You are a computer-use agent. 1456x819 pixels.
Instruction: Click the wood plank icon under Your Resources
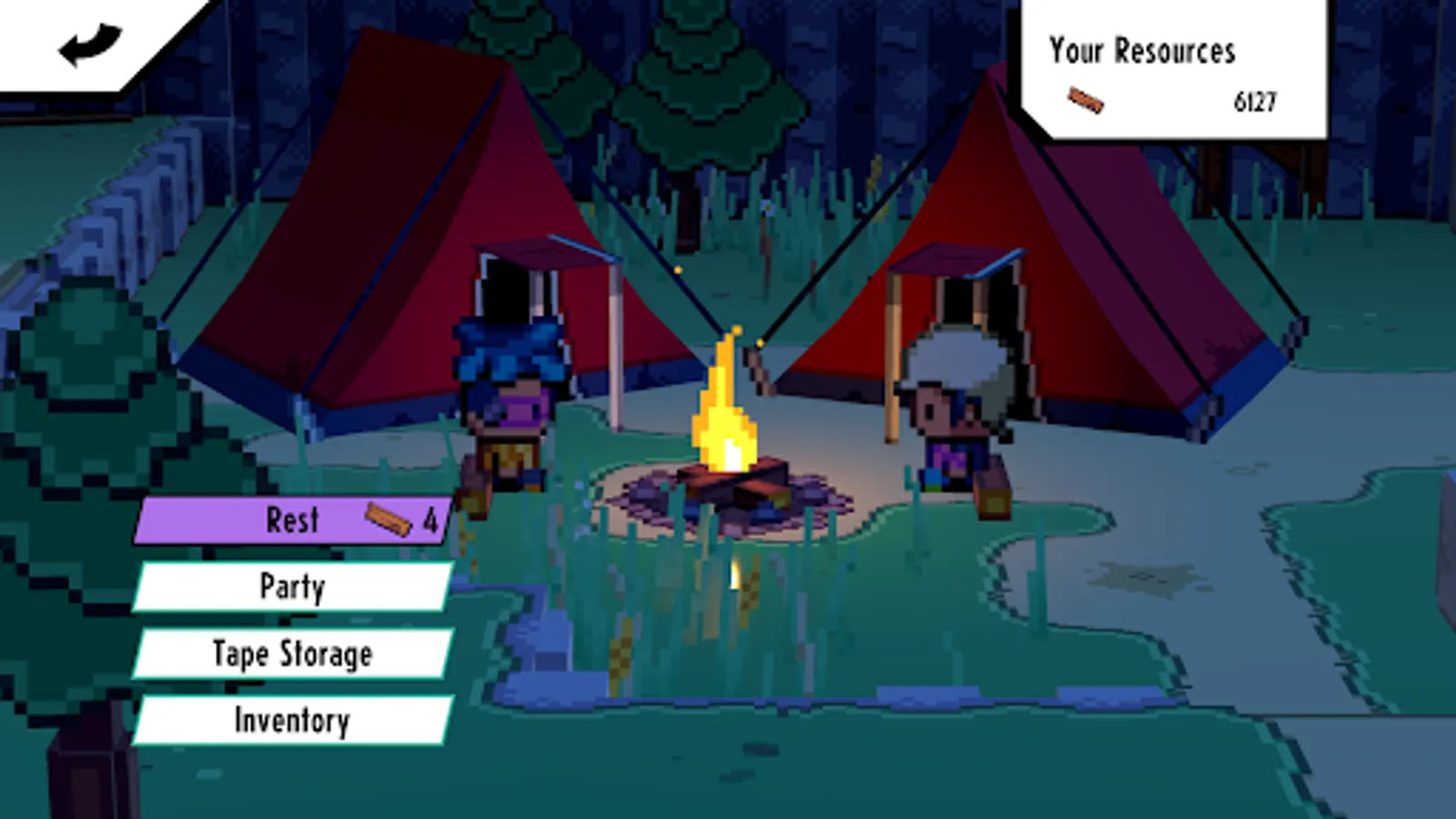tap(1086, 100)
